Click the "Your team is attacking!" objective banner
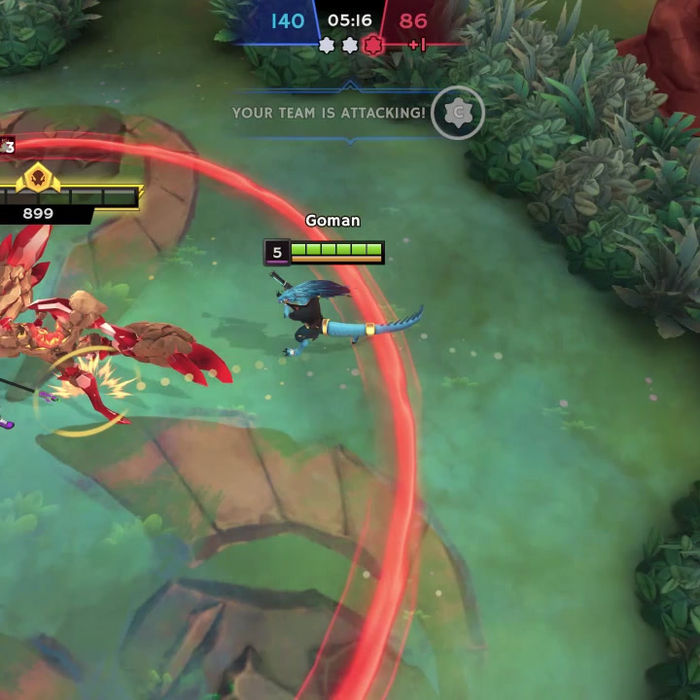The height and width of the screenshot is (700, 700). point(329,113)
